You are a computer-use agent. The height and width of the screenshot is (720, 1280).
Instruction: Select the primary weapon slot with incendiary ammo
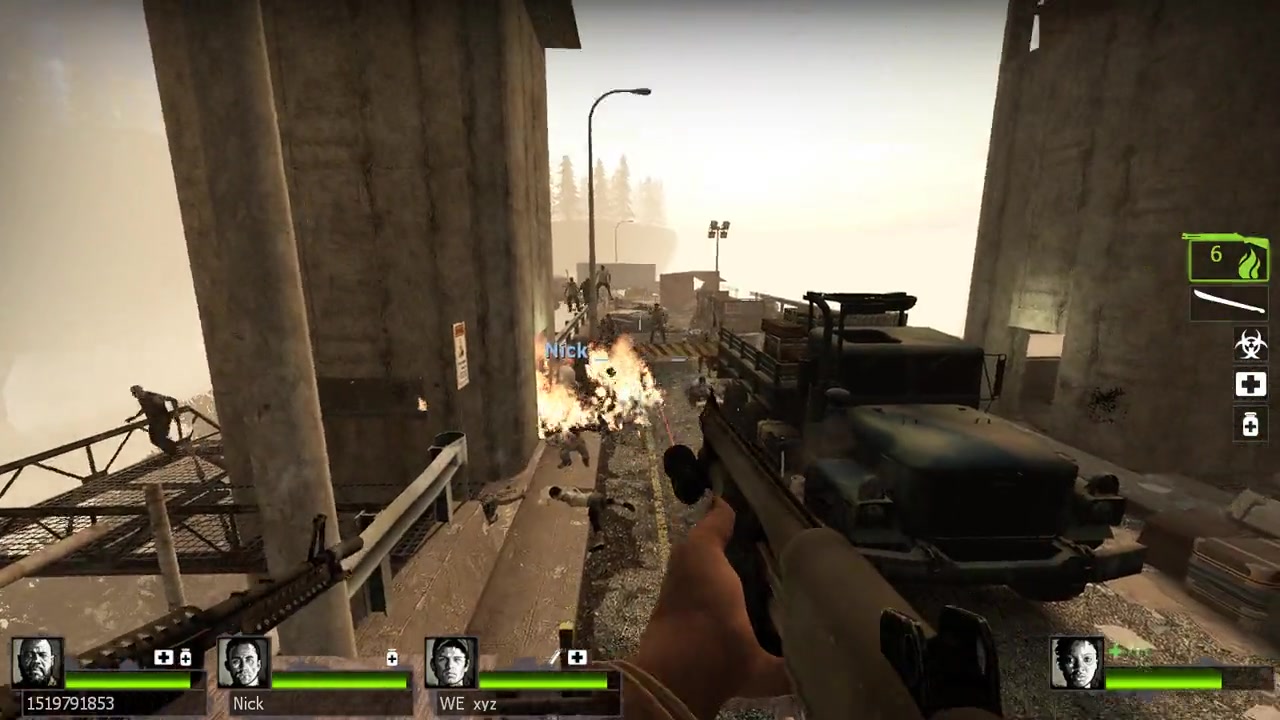1229,259
